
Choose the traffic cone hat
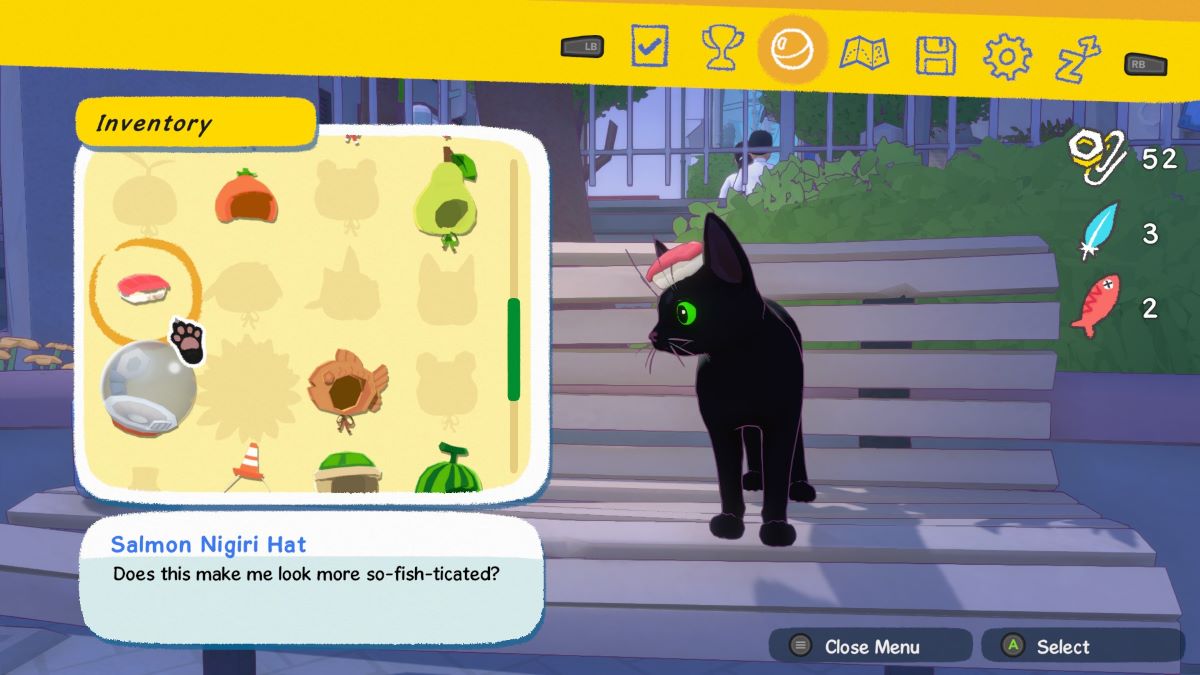246,466
